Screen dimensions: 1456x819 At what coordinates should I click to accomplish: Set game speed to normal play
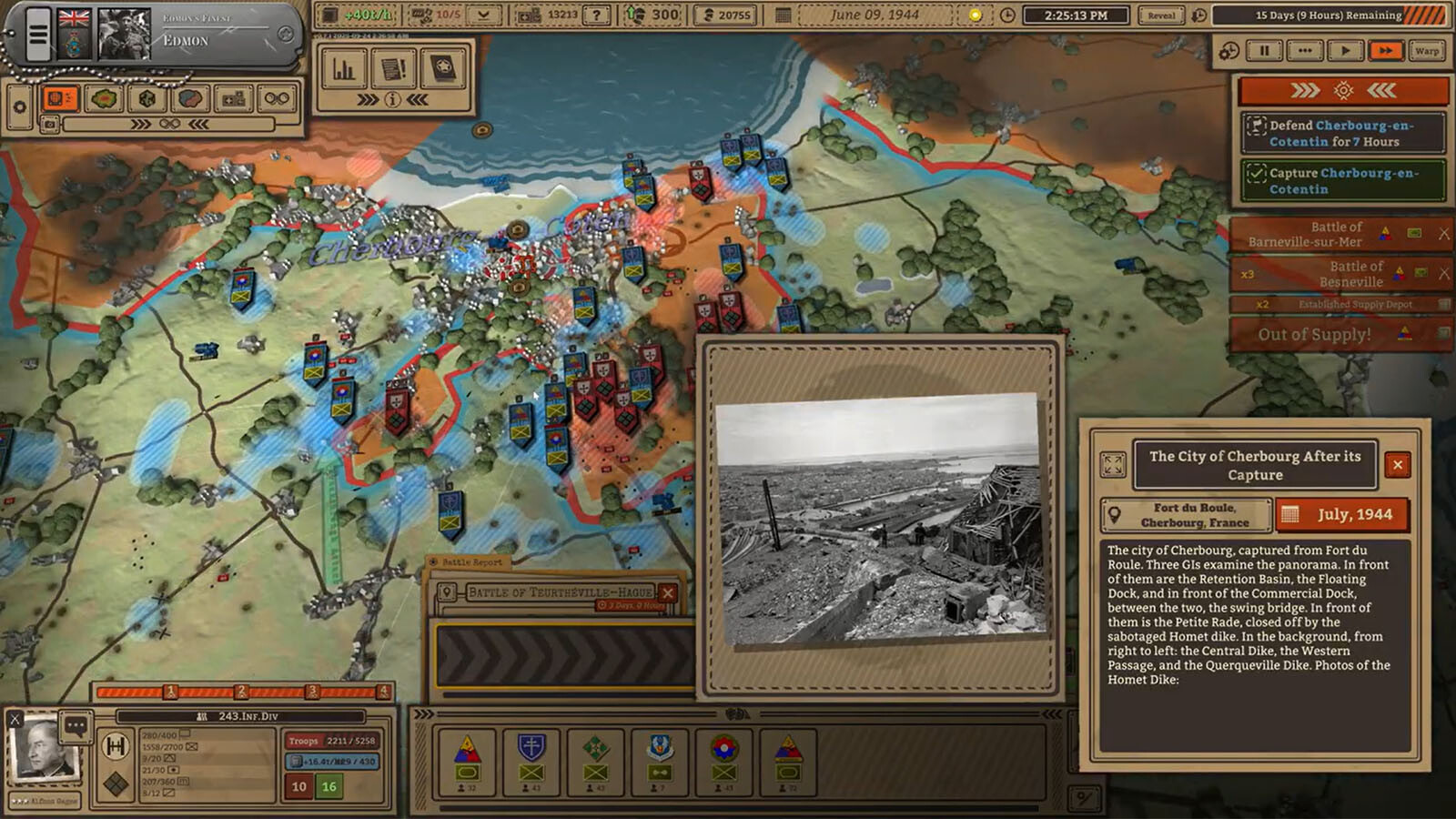[1345, 51]
